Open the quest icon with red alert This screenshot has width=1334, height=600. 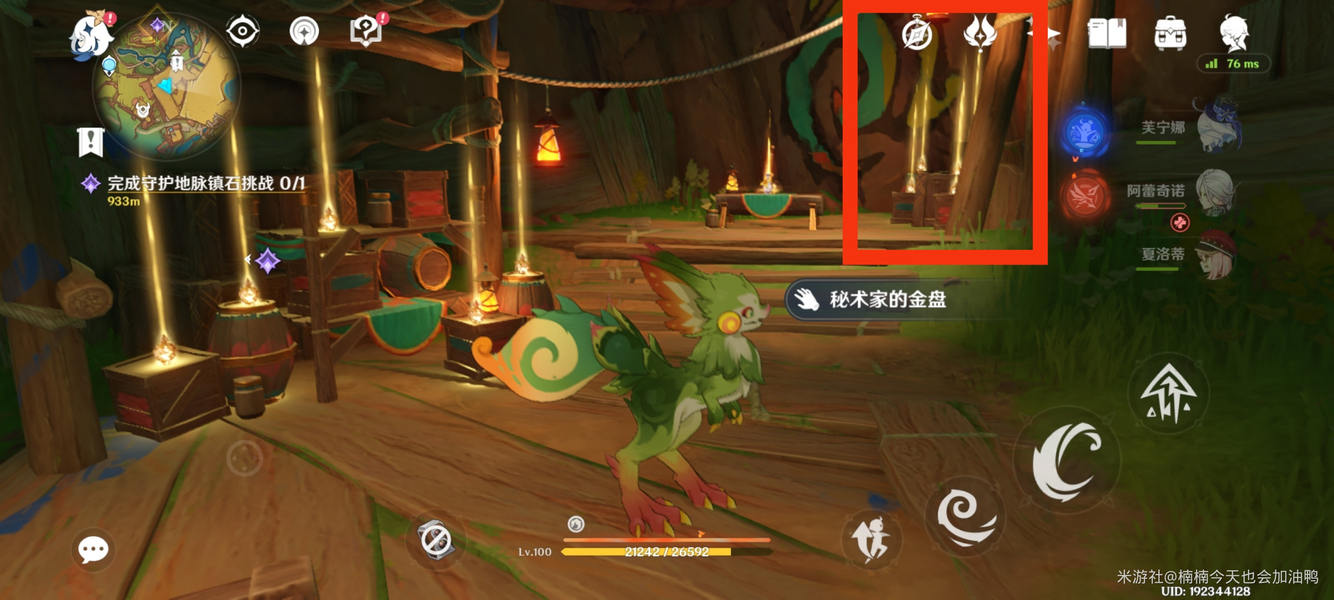tap(366, 31)
